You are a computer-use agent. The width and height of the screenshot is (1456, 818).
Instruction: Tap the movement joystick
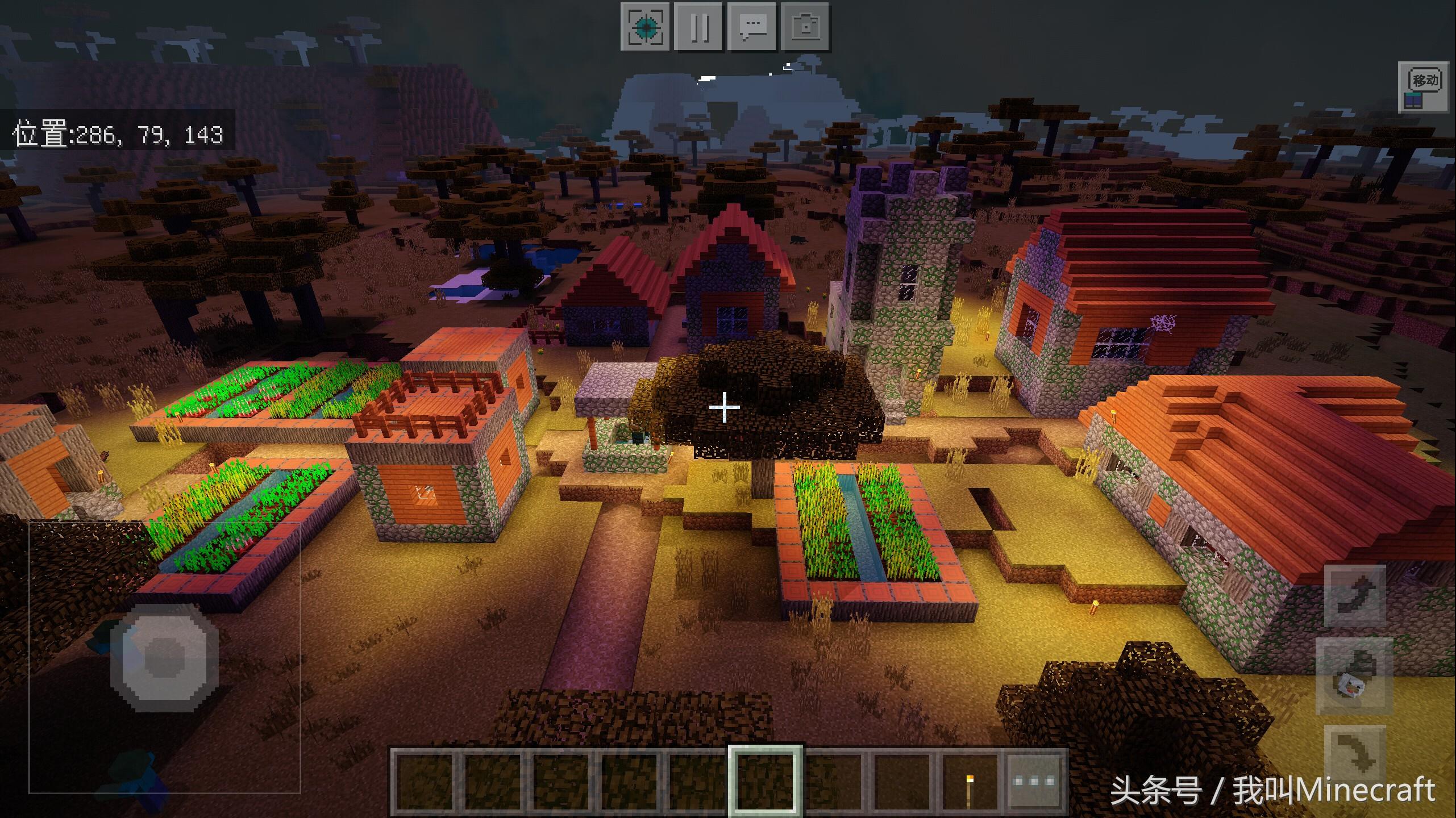pos(165,657)
